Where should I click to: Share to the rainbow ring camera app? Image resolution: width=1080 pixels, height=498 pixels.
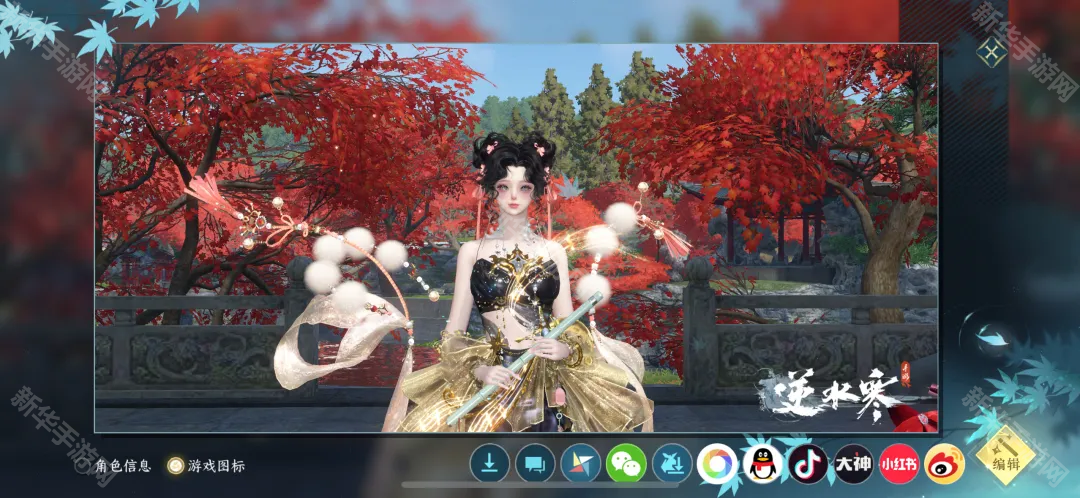[717, 463]
